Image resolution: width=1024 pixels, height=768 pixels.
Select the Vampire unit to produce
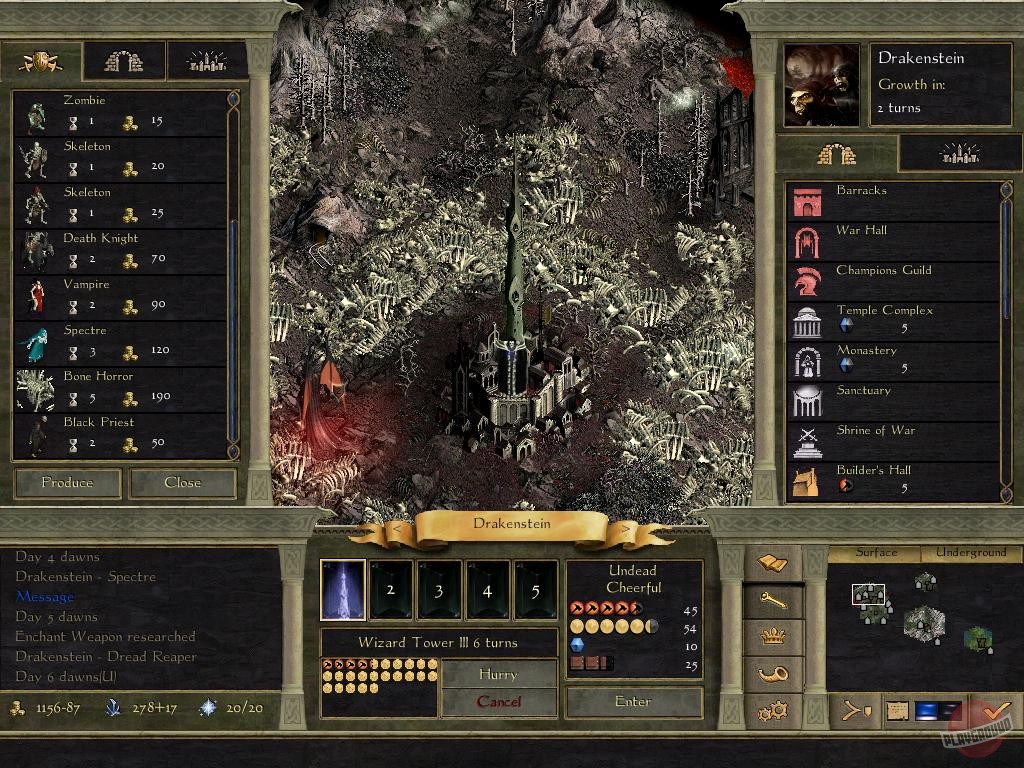(x=122, y=296)
